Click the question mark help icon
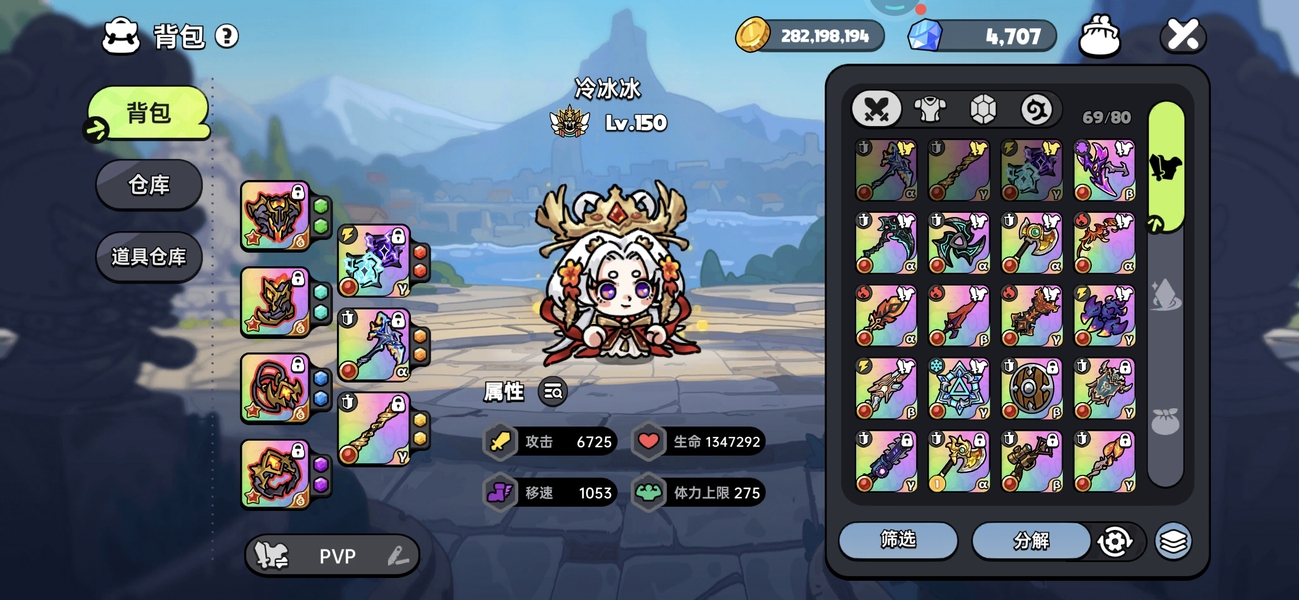Screen dimensions: 1299x600 point(227,37)
